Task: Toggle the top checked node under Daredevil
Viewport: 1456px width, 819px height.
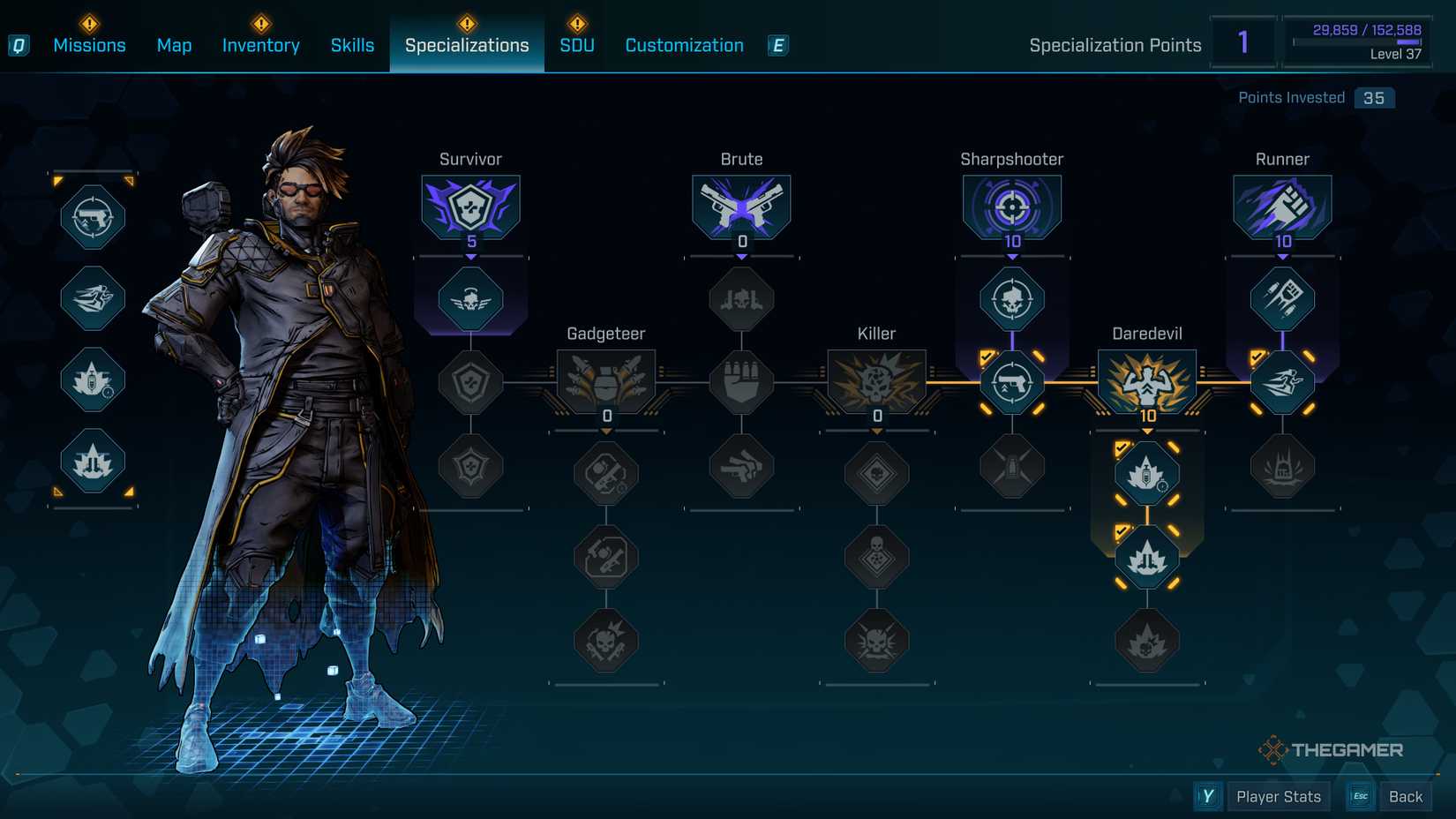Action: click(1146, 474)
